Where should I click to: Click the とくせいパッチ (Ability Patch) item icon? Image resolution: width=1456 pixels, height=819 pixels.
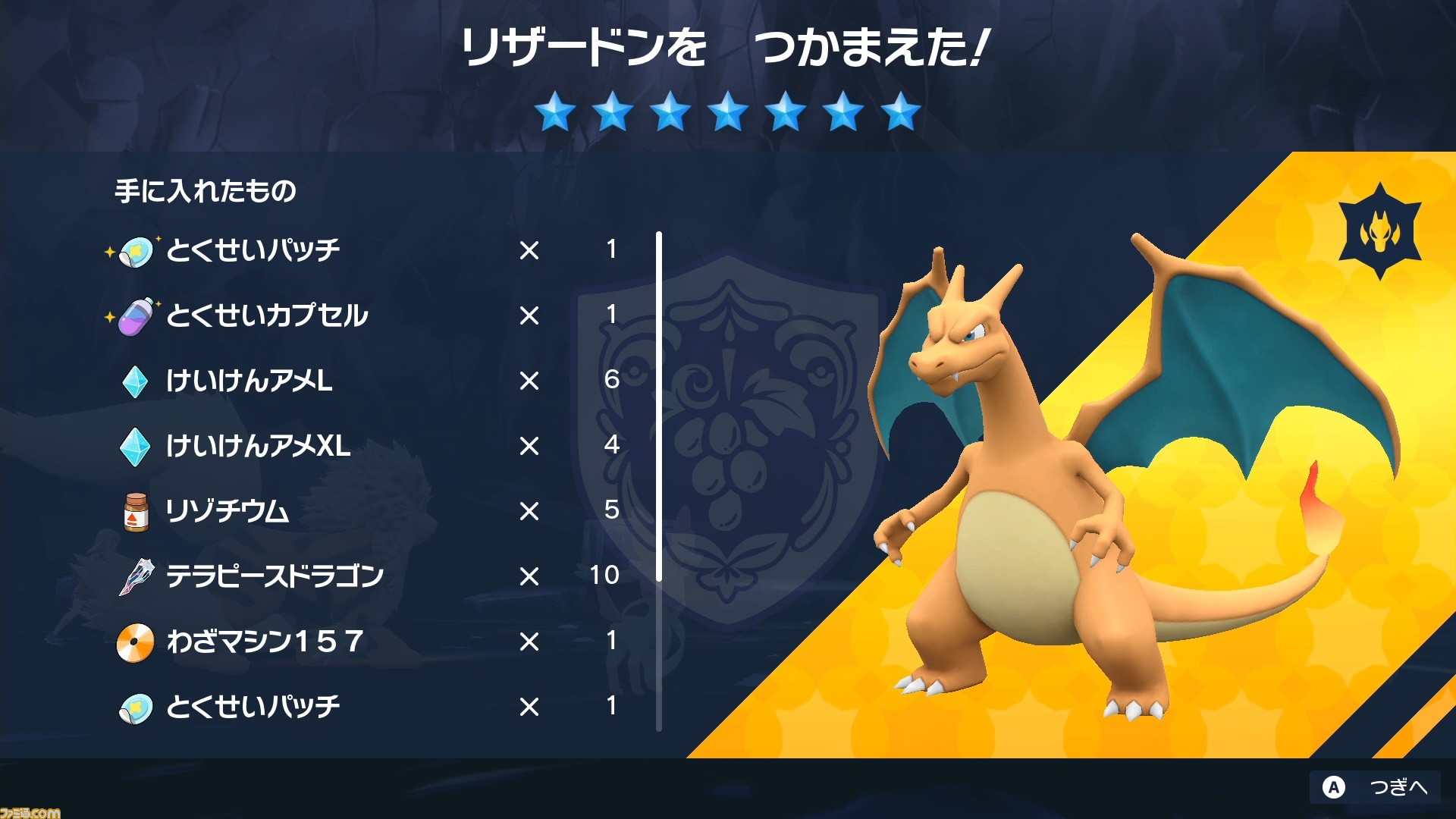tap(135, 250)
